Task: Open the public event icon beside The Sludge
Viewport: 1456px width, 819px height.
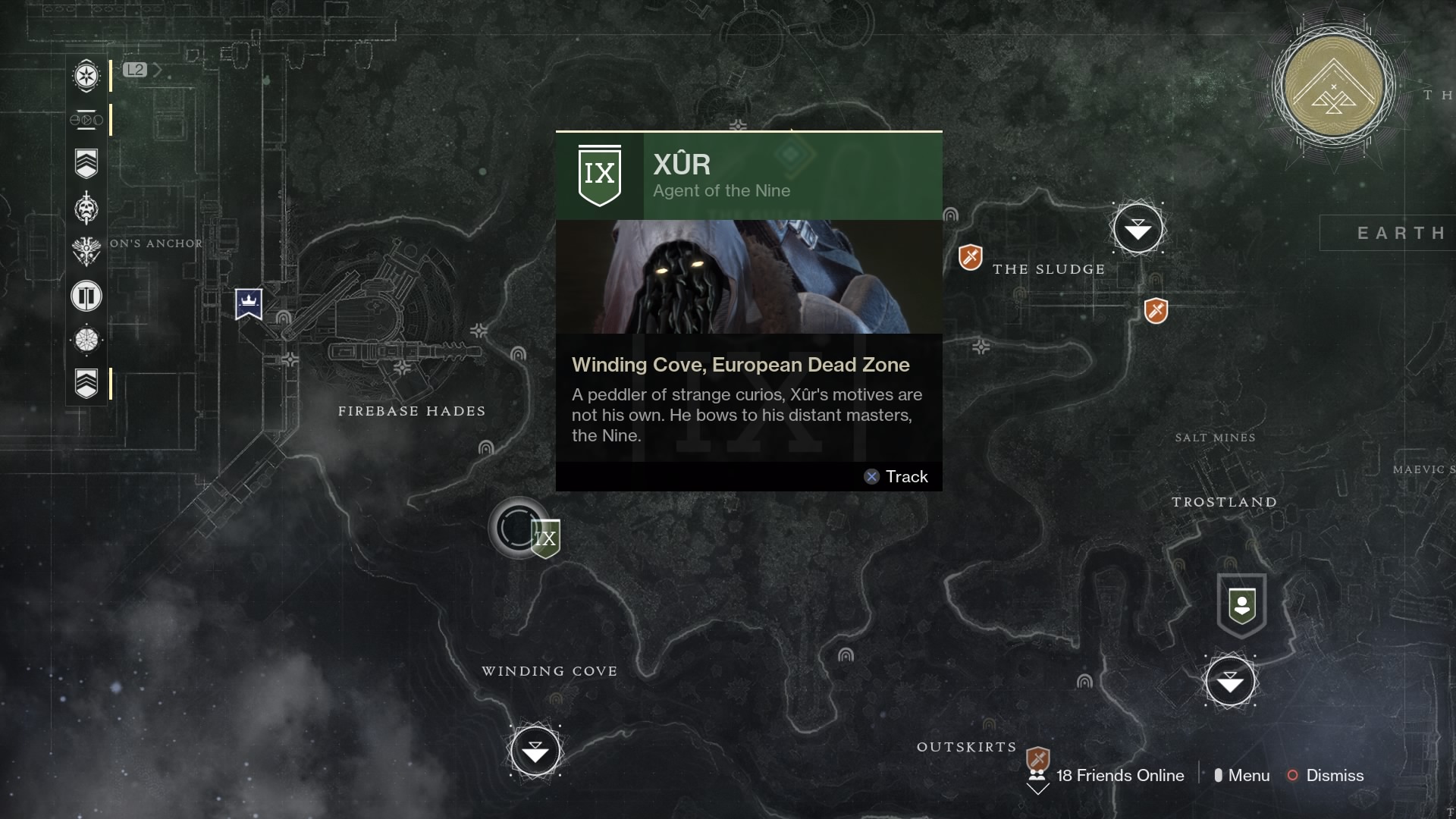Action: tap(970, 258)
